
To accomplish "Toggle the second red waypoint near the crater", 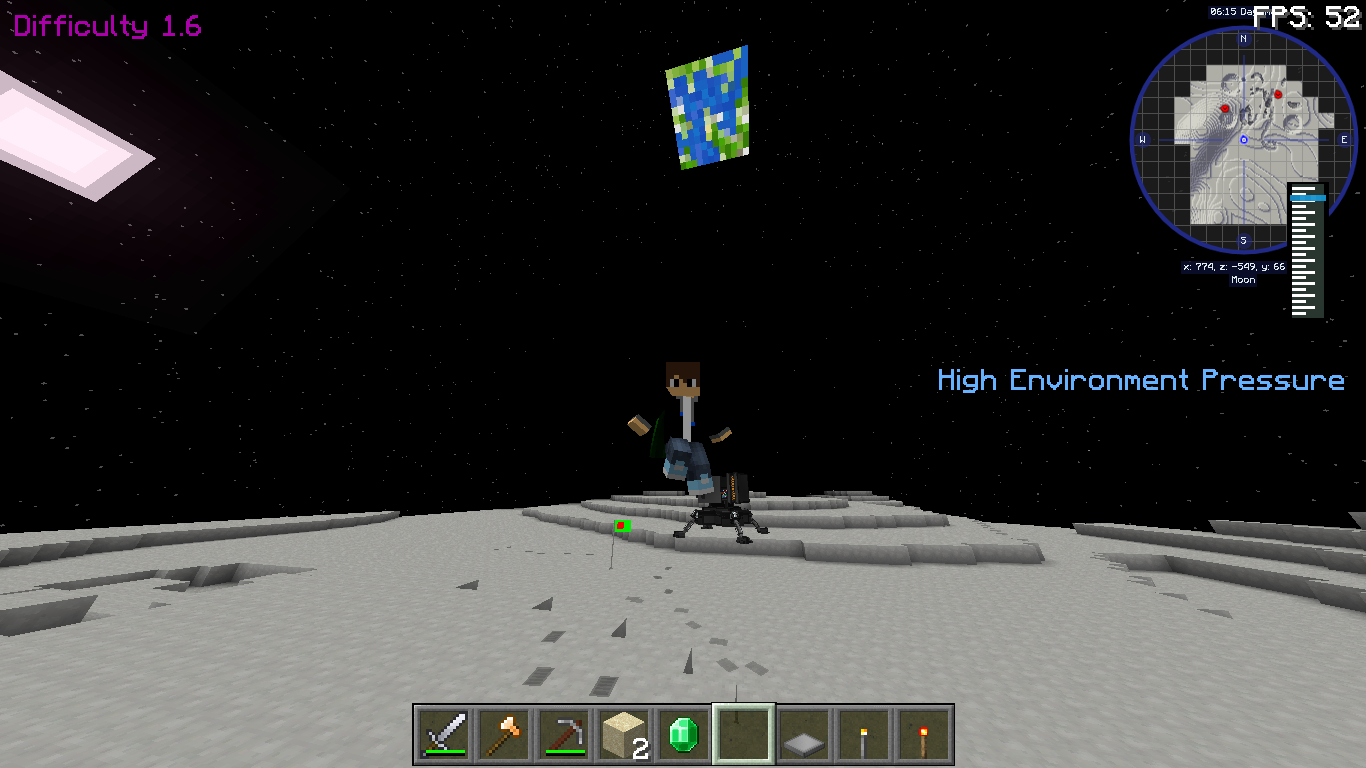I will point(1278,94).
